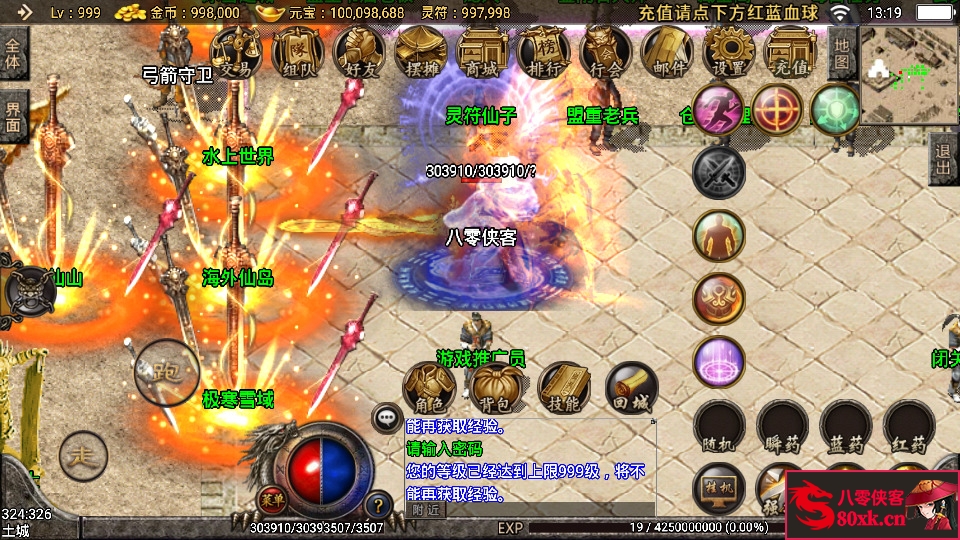Use the 回城 return-to-town scroll
This screenshot has height=540, width=960.
[x=631, y=388]
